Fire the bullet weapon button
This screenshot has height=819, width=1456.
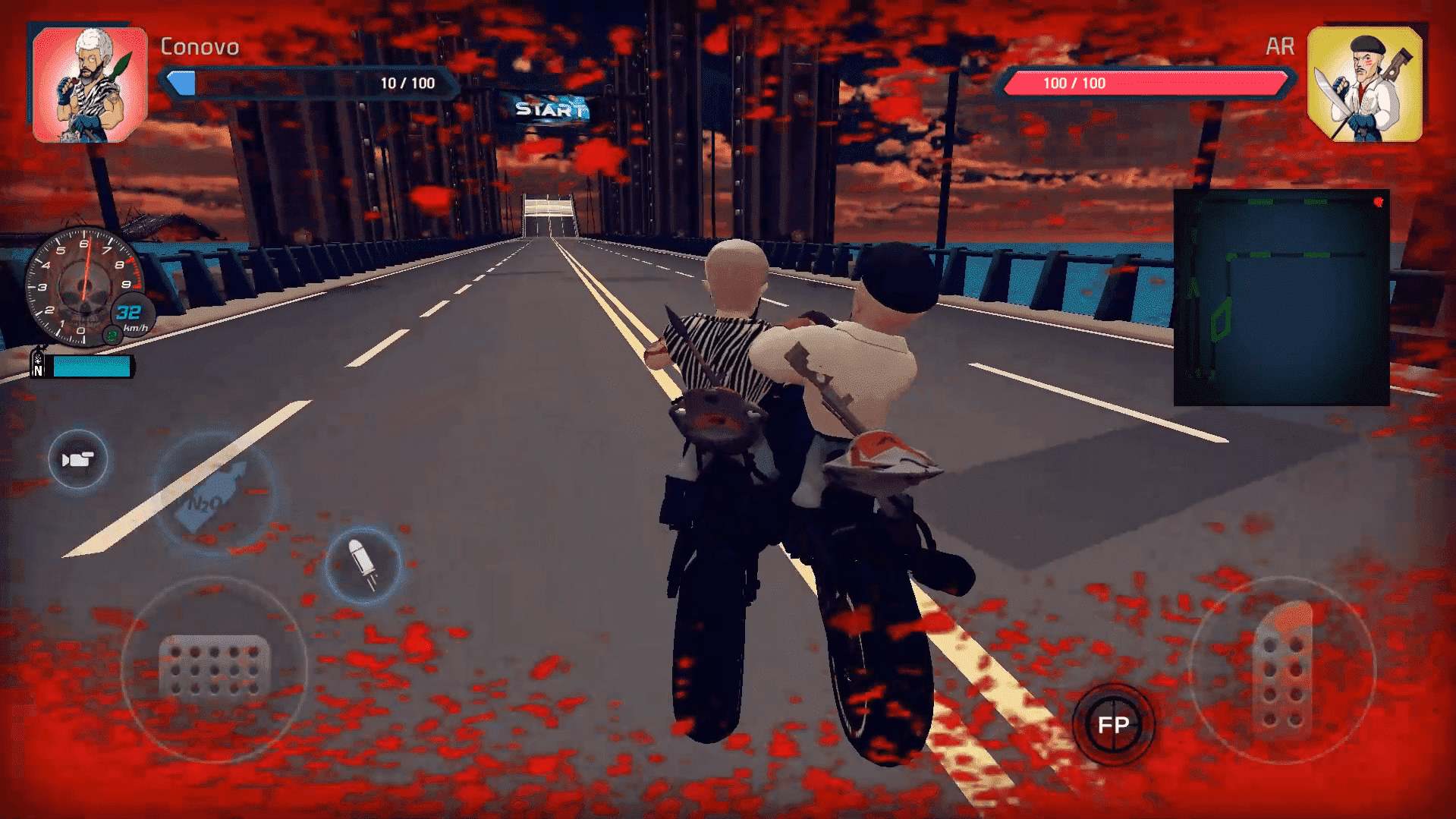click(x=363, y=565)
